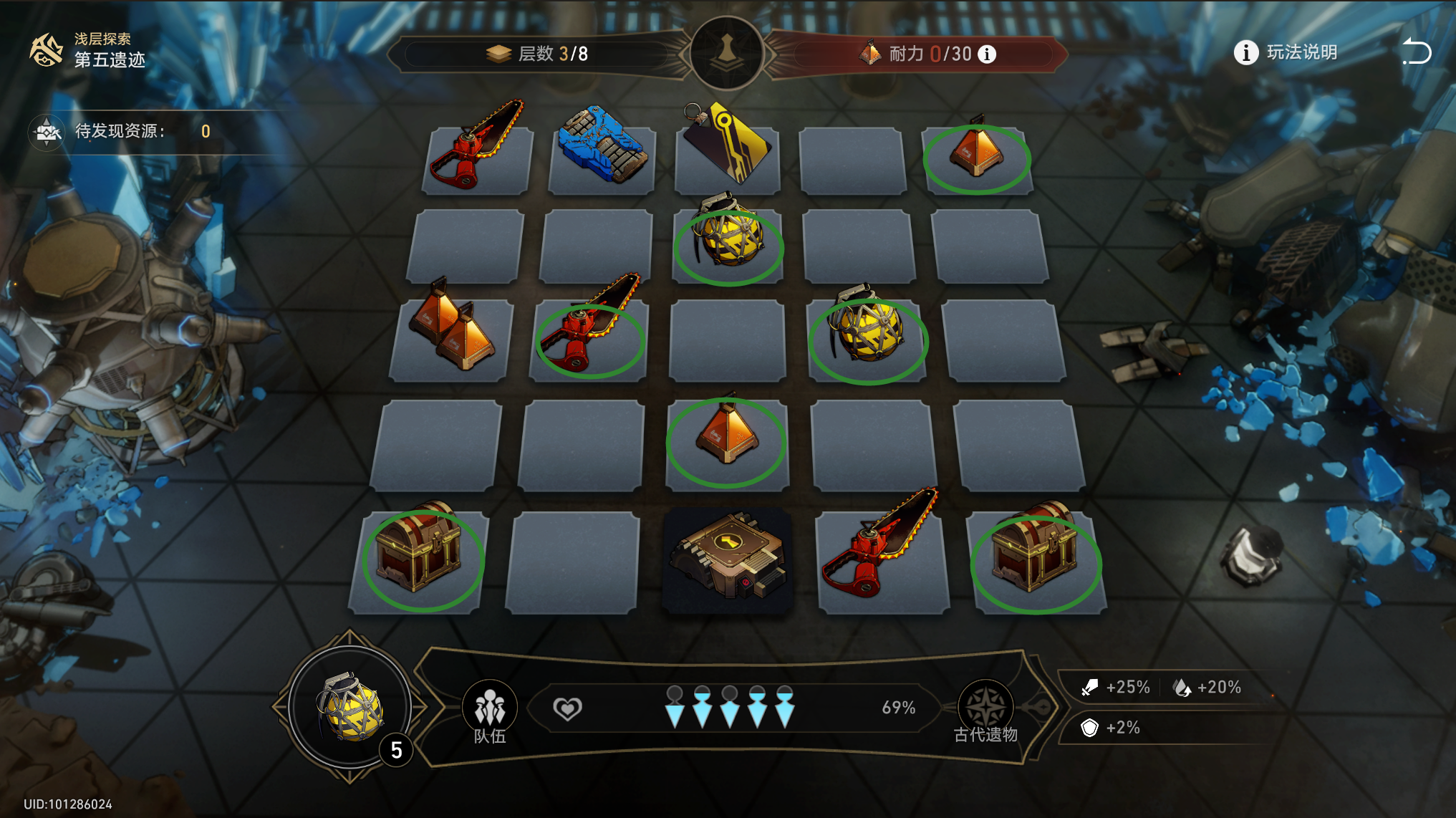The width and height of the screenshot is (1456, 818).
Task: Click the return arrow button
Action: click(x=1416, y=52)
